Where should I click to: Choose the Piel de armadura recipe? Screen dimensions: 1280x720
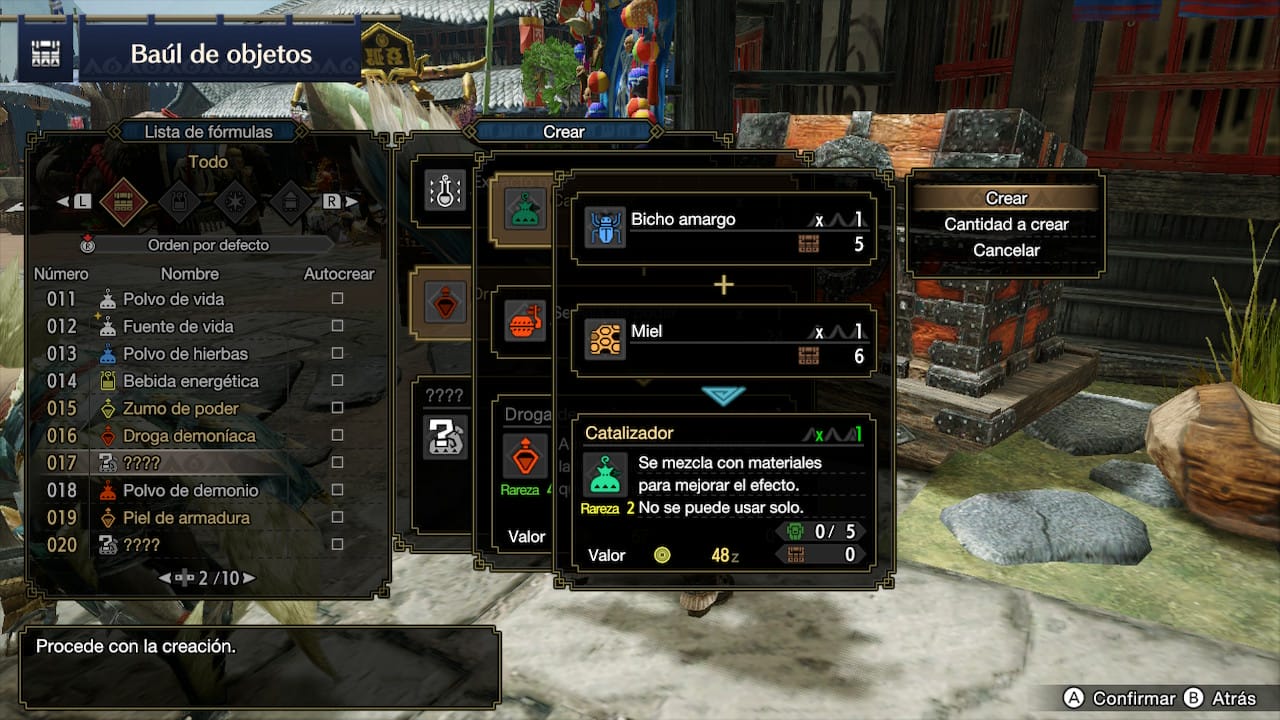pos(186,518)
